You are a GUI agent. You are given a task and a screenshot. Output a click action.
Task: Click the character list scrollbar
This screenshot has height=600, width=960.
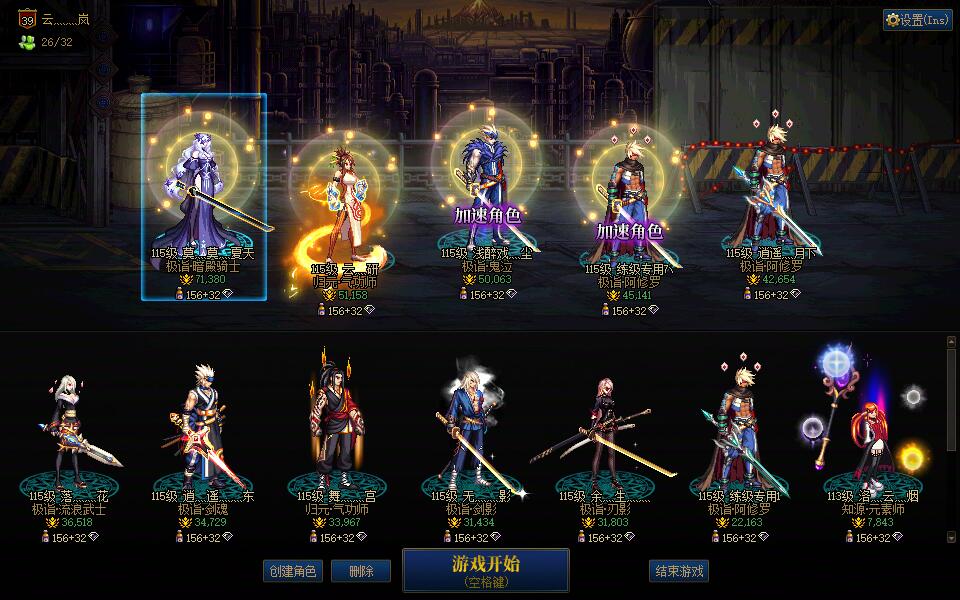pyautogui.click(x=951, y=440)
